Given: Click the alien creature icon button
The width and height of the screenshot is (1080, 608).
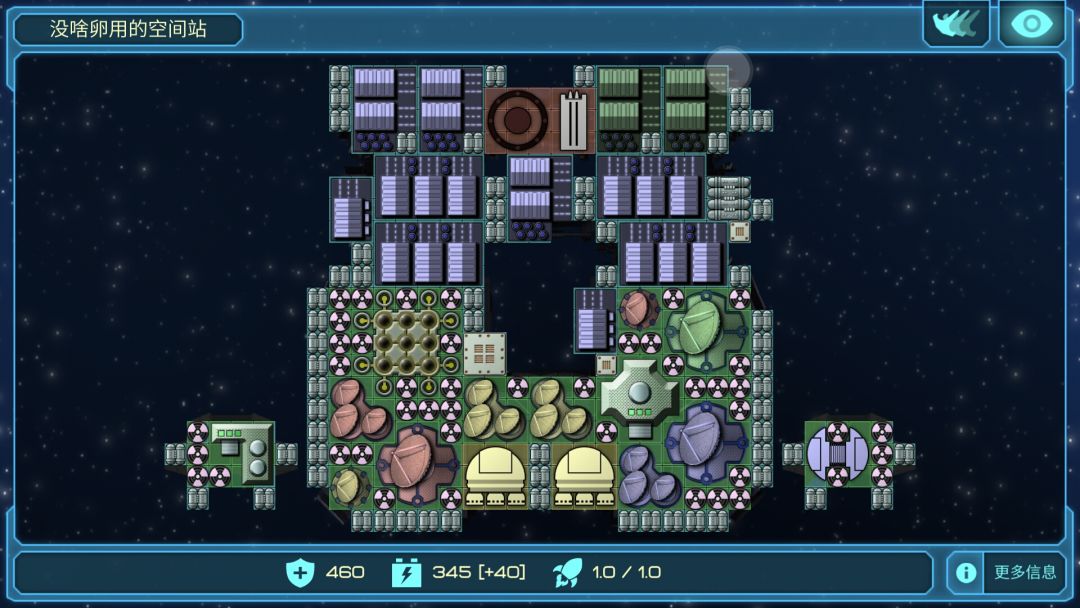Looking at the screenshot, I should [955, 24].
